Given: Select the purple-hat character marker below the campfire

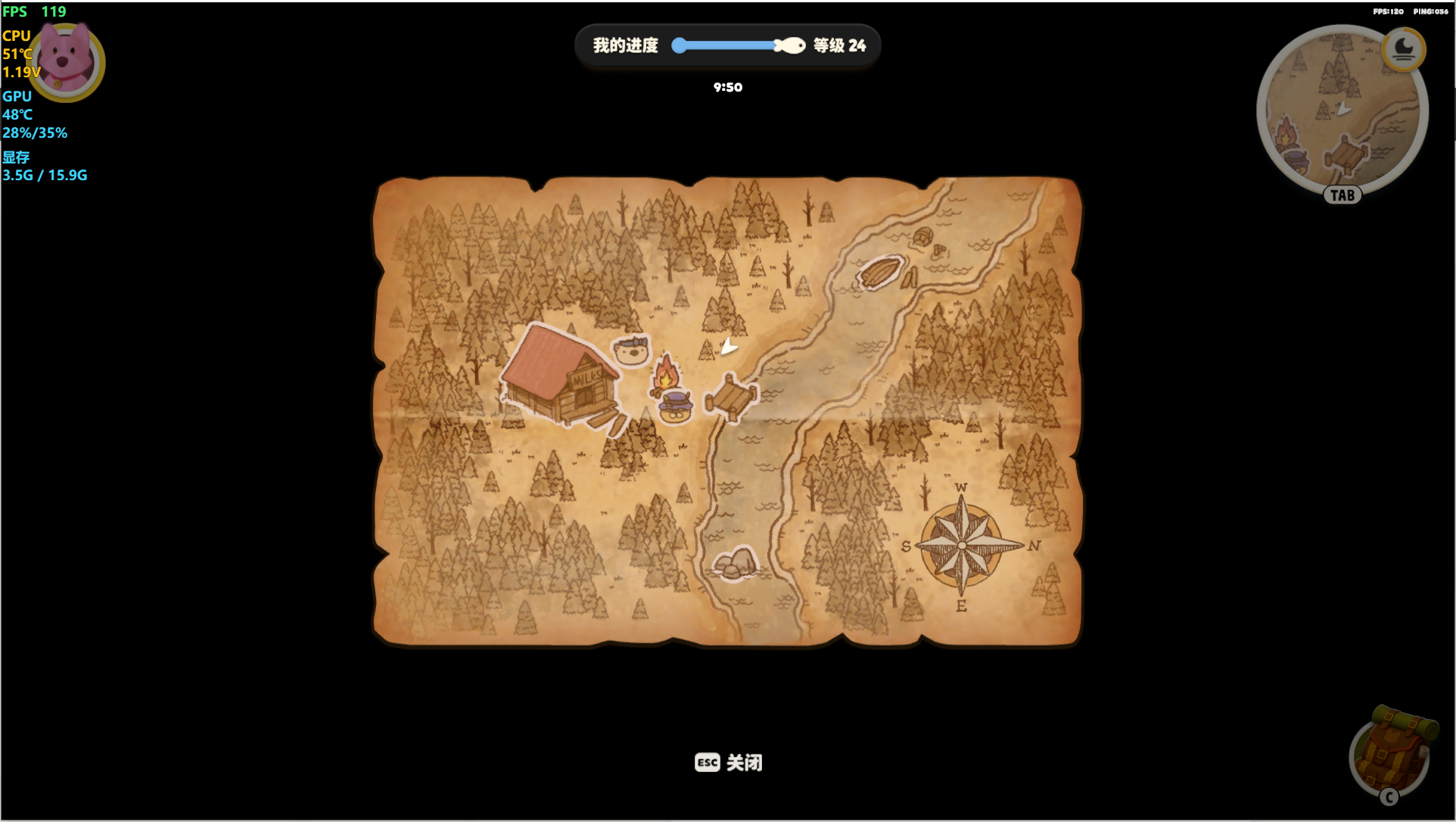Looking at the screenshot, I should [x=675, y=406].
